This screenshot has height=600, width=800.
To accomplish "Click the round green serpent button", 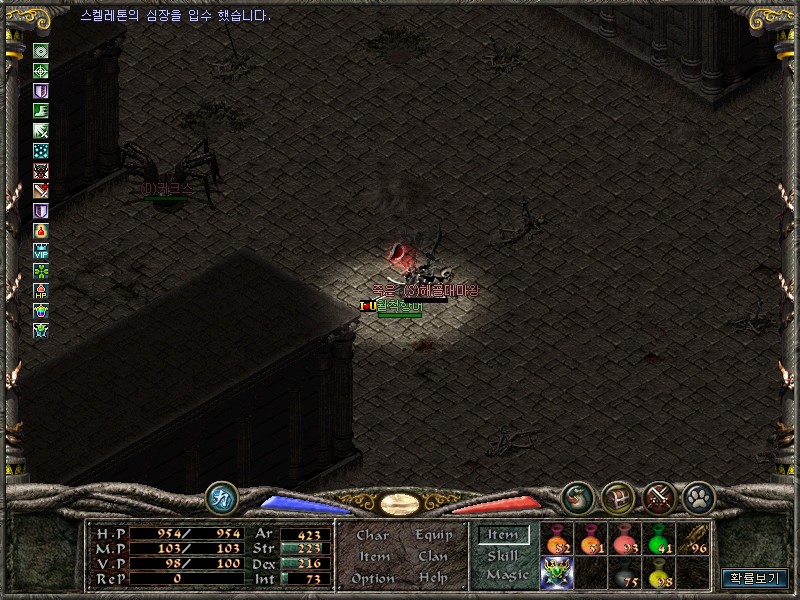I will tap(578, 495).
